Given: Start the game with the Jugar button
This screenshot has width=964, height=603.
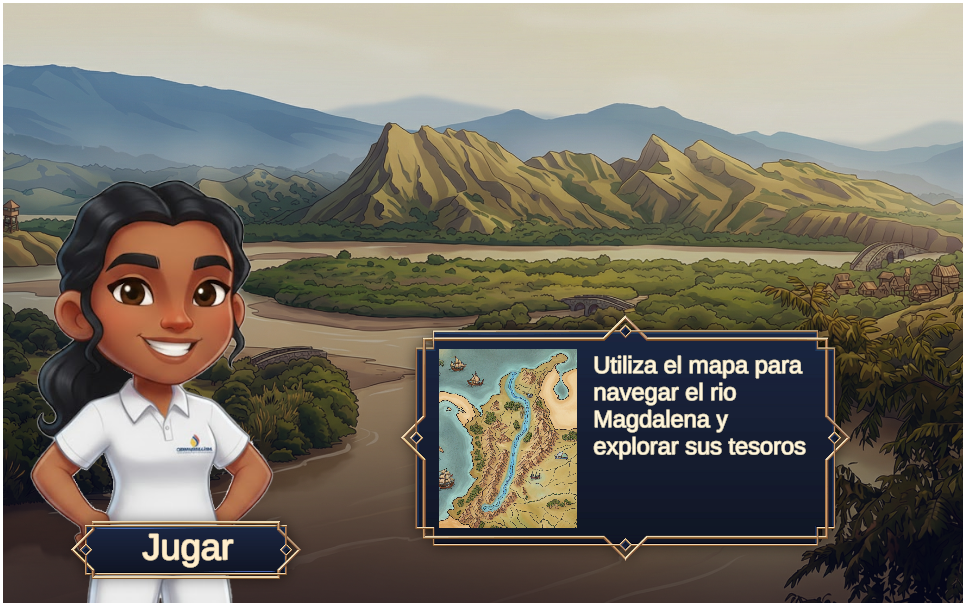Looking at the screenshot, I should (186, 549).
